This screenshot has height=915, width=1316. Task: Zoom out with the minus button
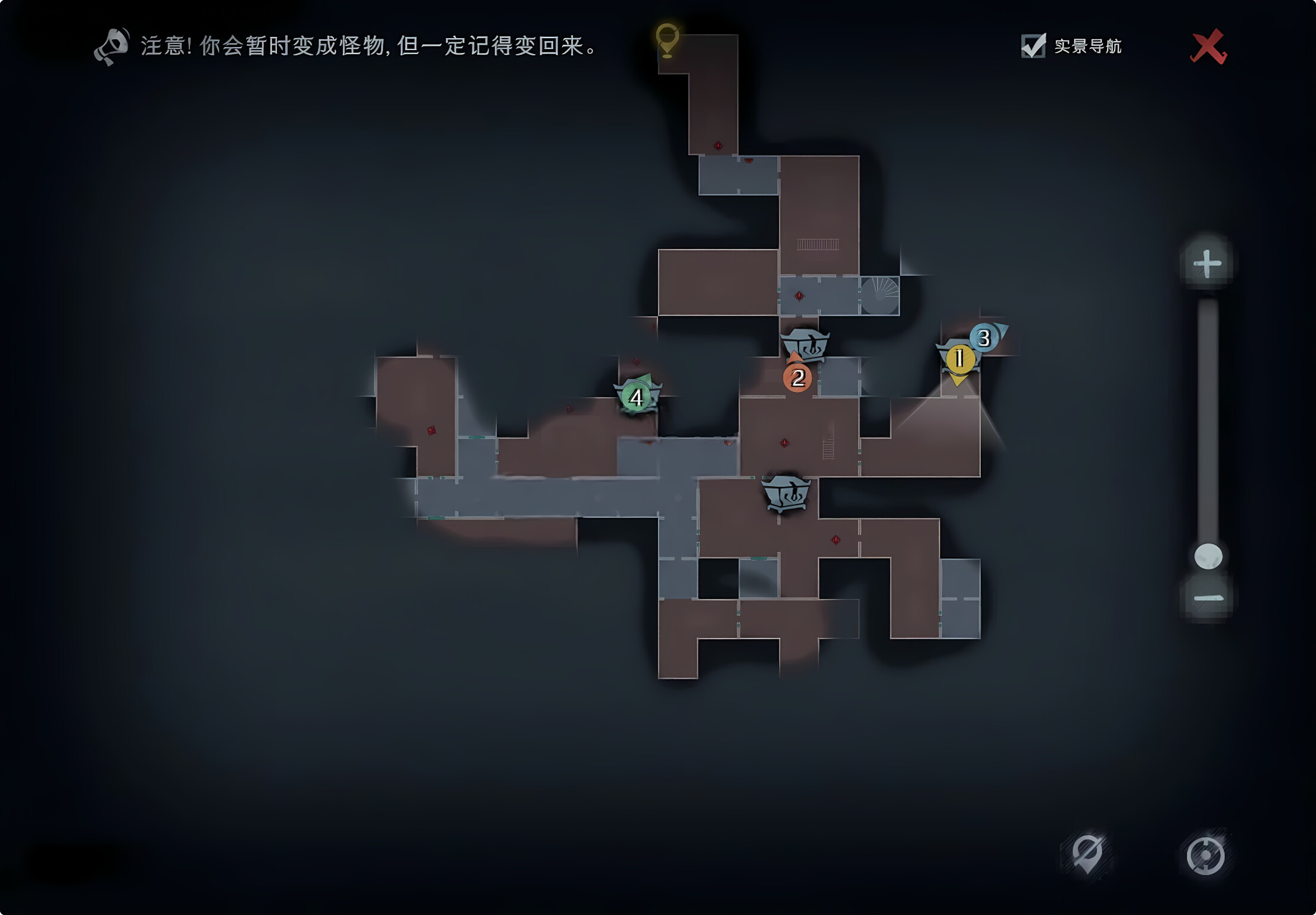click(1208, 598)
